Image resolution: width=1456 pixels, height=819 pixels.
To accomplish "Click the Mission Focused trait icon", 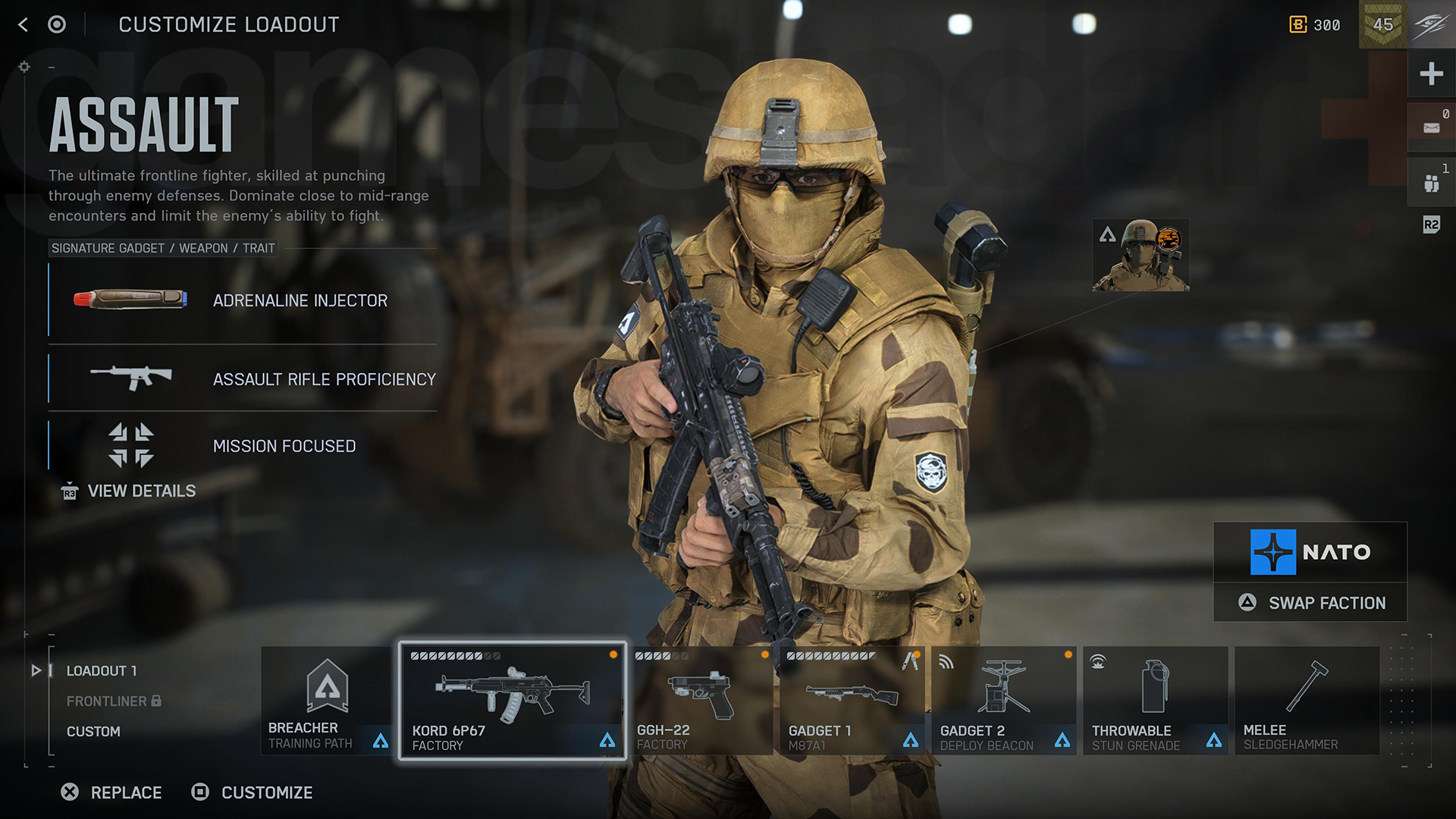I will click(129, 446).
